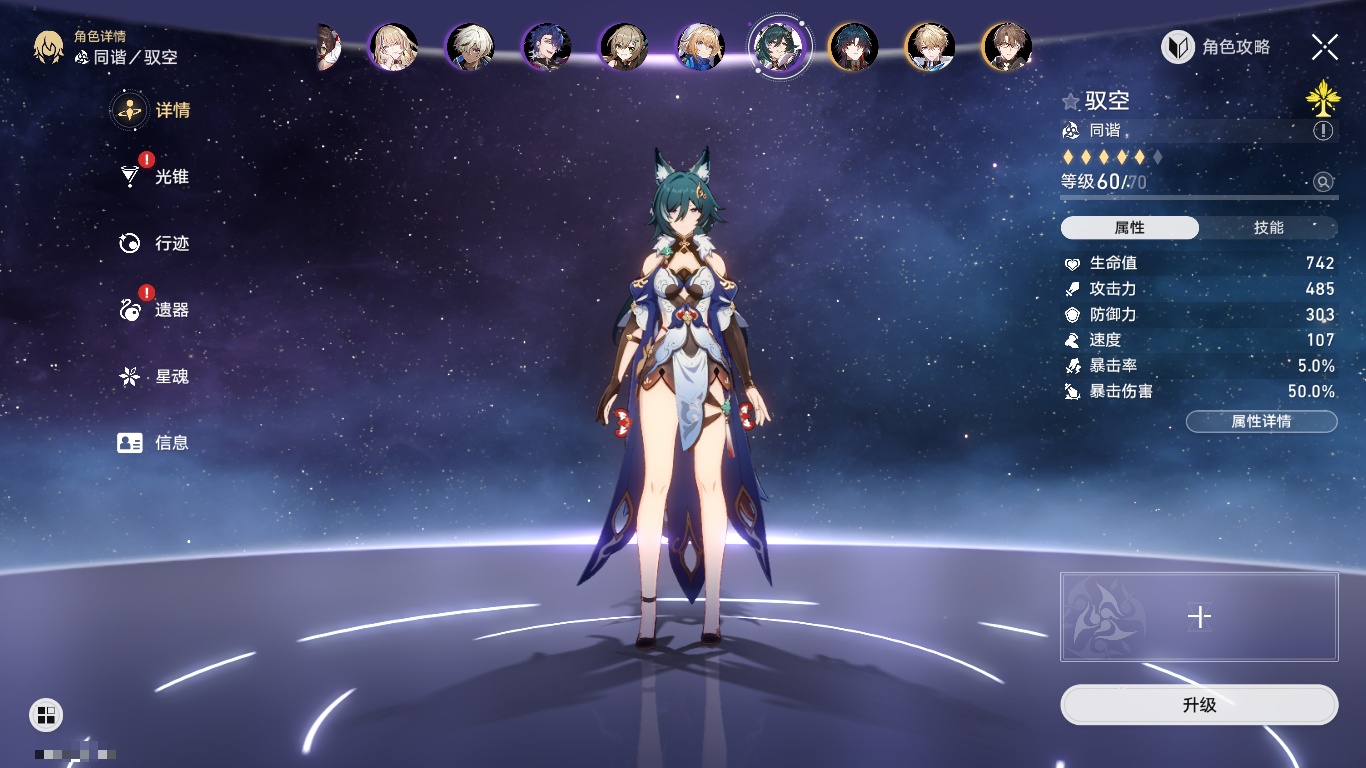
Task: Select the 属性 attributes tab
Action: tap(1130, 228)
